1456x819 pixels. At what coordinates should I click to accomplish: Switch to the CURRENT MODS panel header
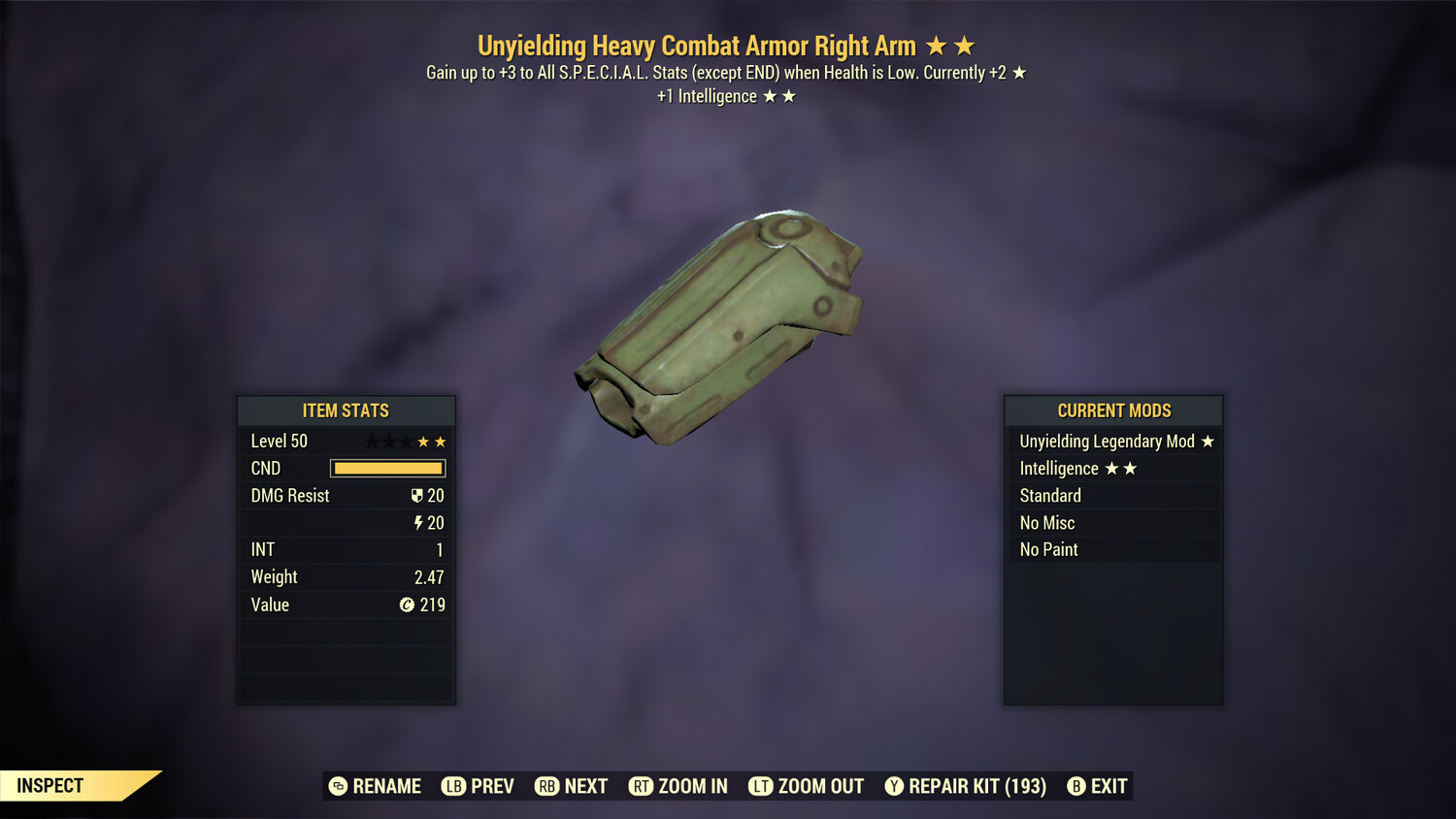[x=1113, y=410]
